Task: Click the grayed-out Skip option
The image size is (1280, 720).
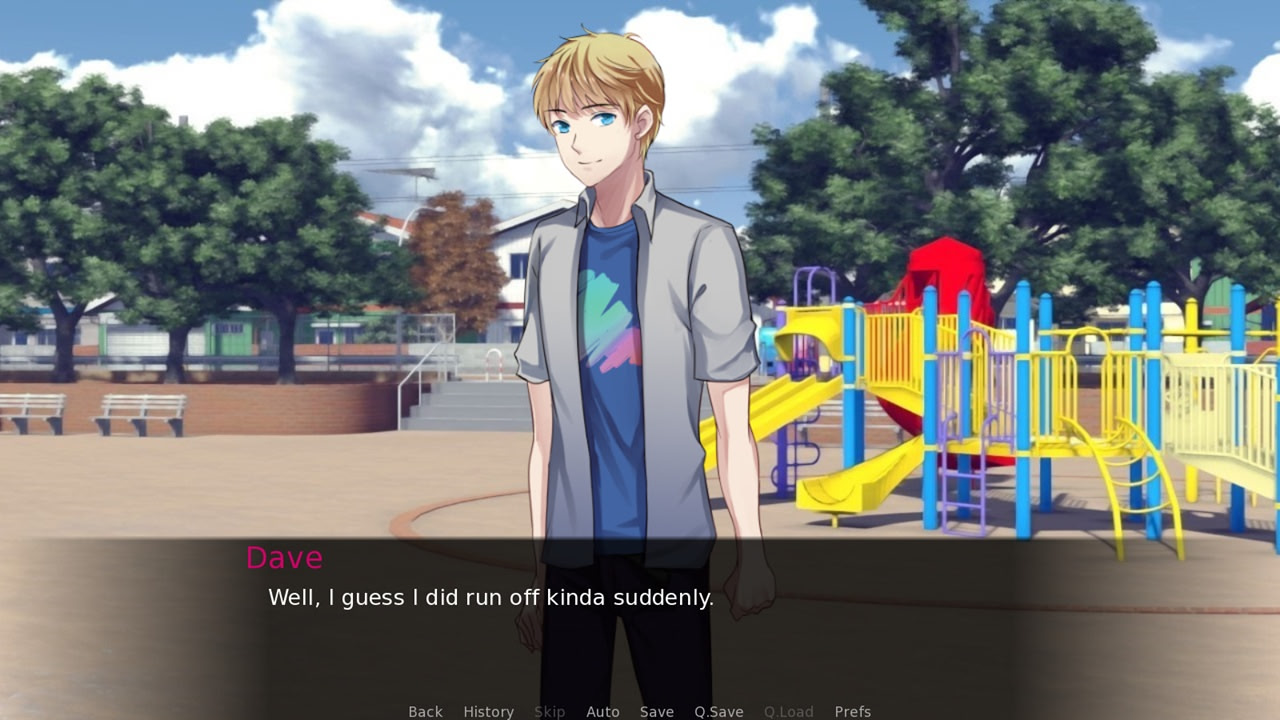Action: [549, 711]
